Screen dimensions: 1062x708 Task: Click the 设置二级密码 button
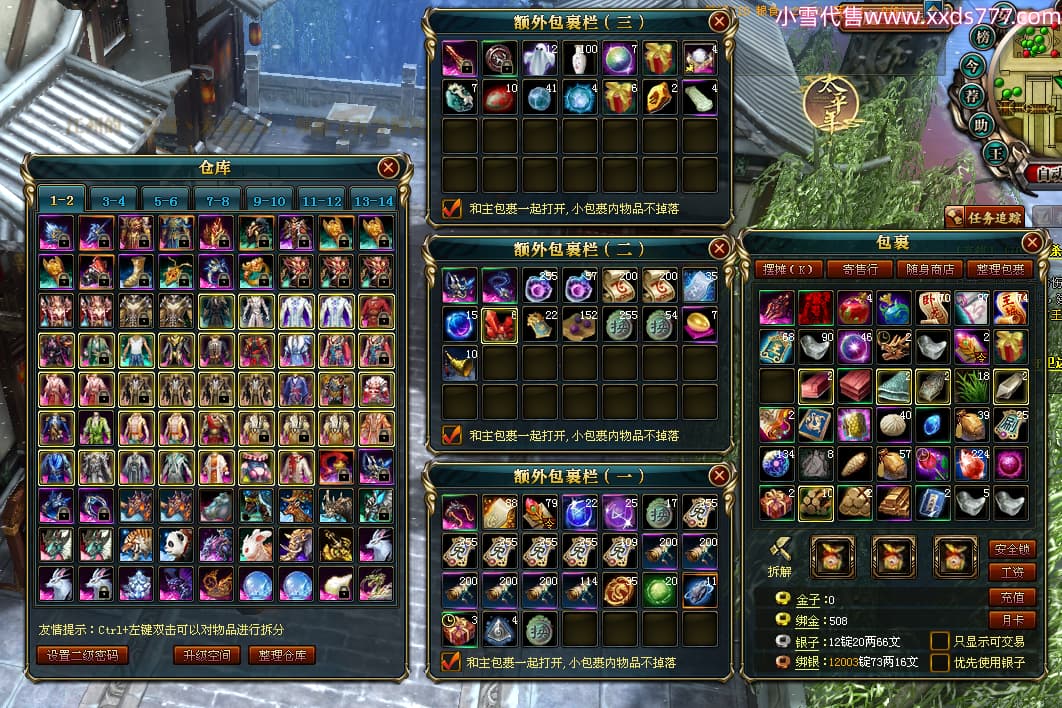click(82, 656)
